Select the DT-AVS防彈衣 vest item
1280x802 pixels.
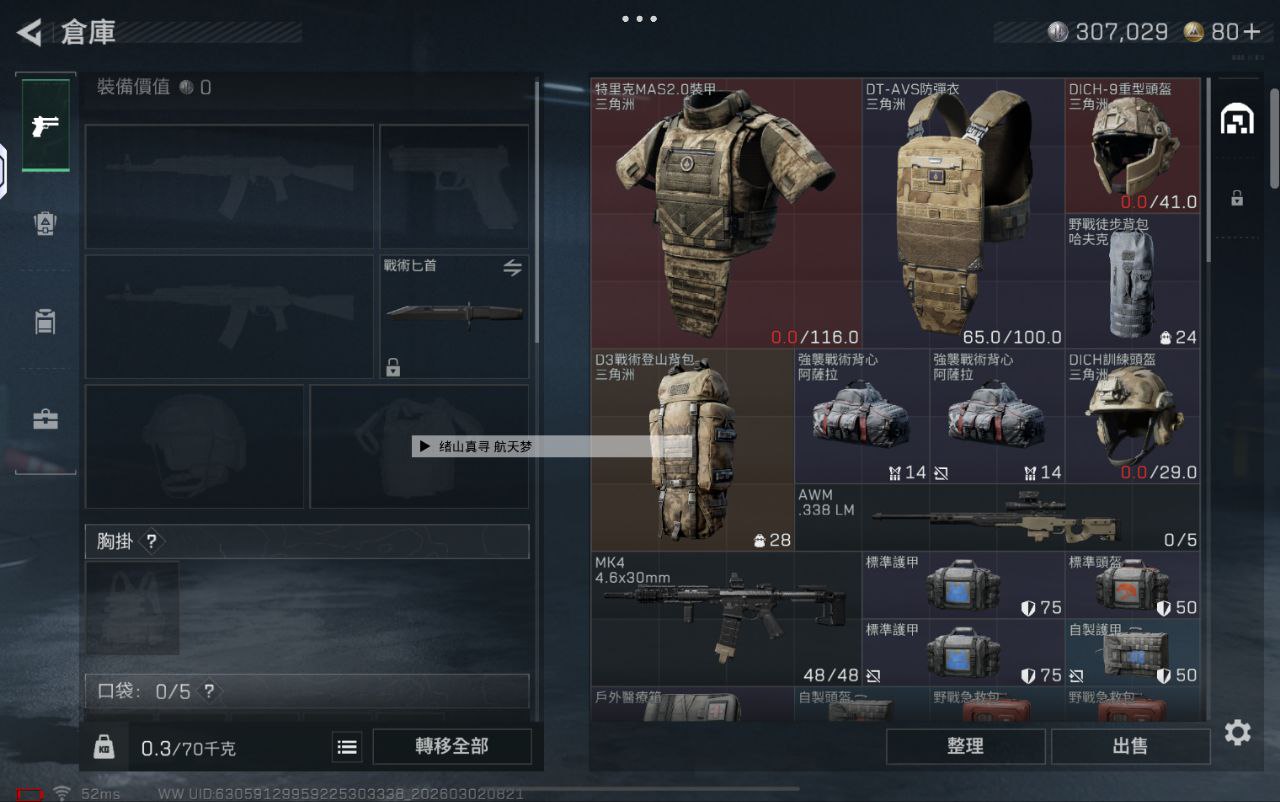962,213
